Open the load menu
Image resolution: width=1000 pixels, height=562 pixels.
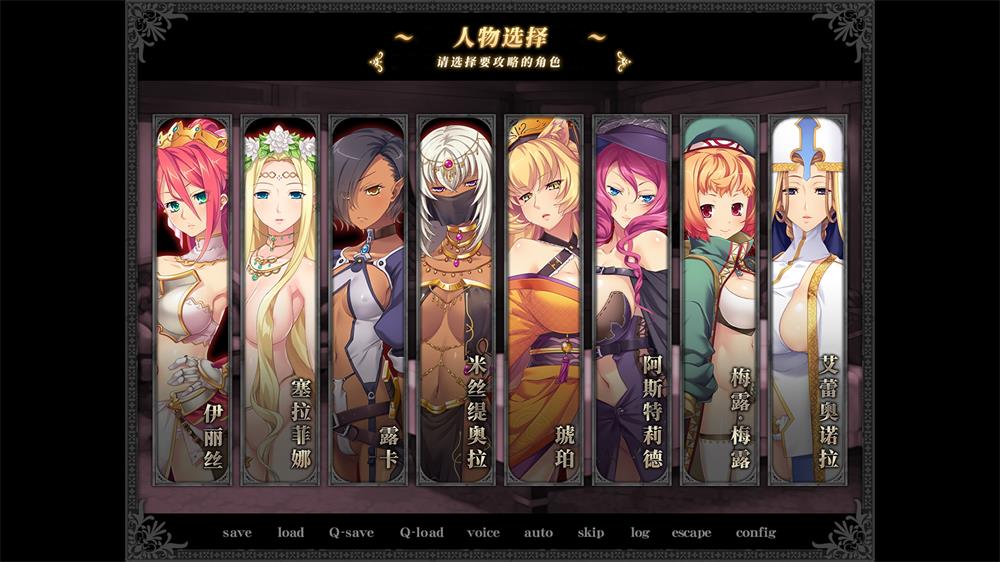tap(291, 533)
